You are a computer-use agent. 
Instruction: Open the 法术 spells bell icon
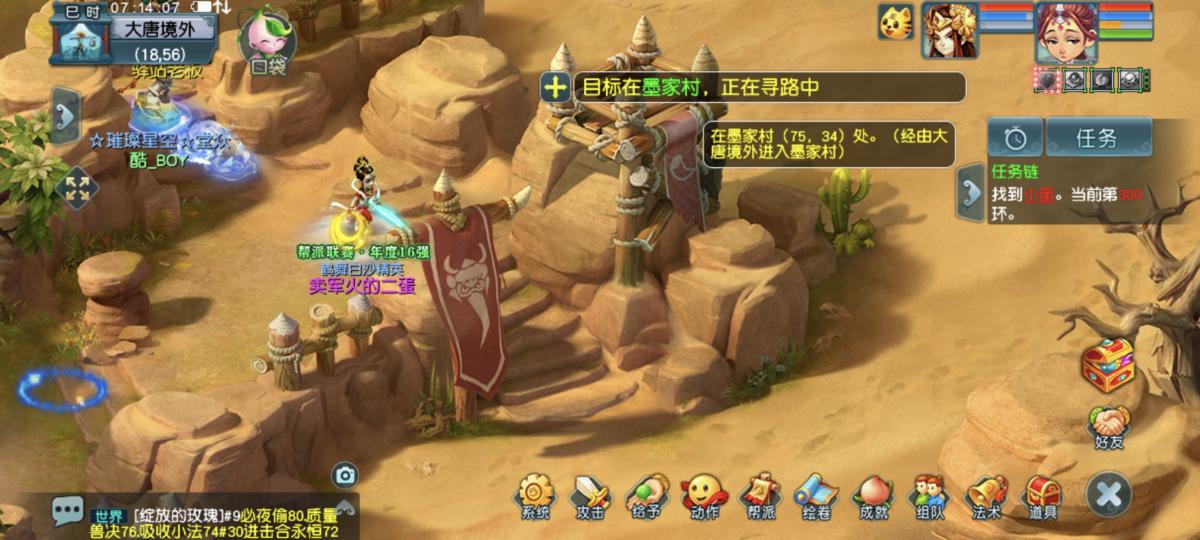click(x=986, y=495)
